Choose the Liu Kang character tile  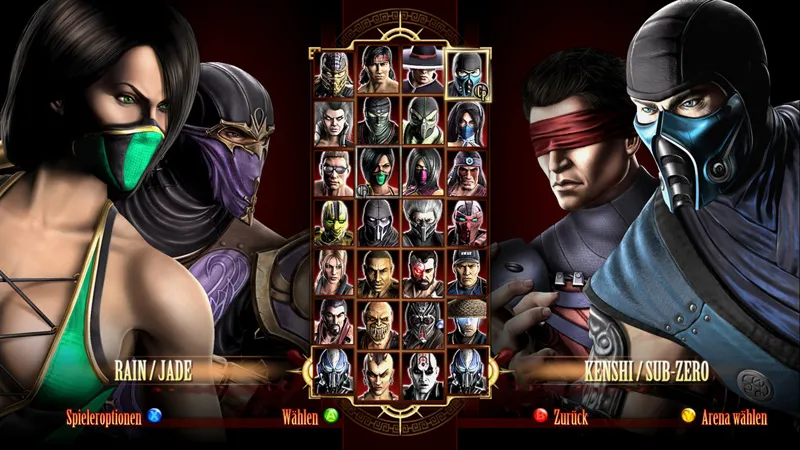click(377, 72)
